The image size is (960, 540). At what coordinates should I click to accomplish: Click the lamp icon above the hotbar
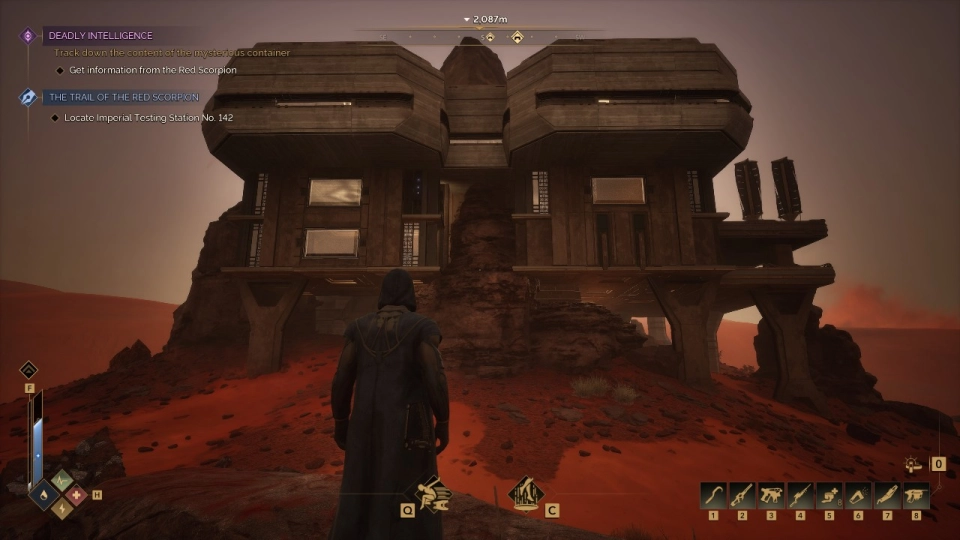pos(913,464)
